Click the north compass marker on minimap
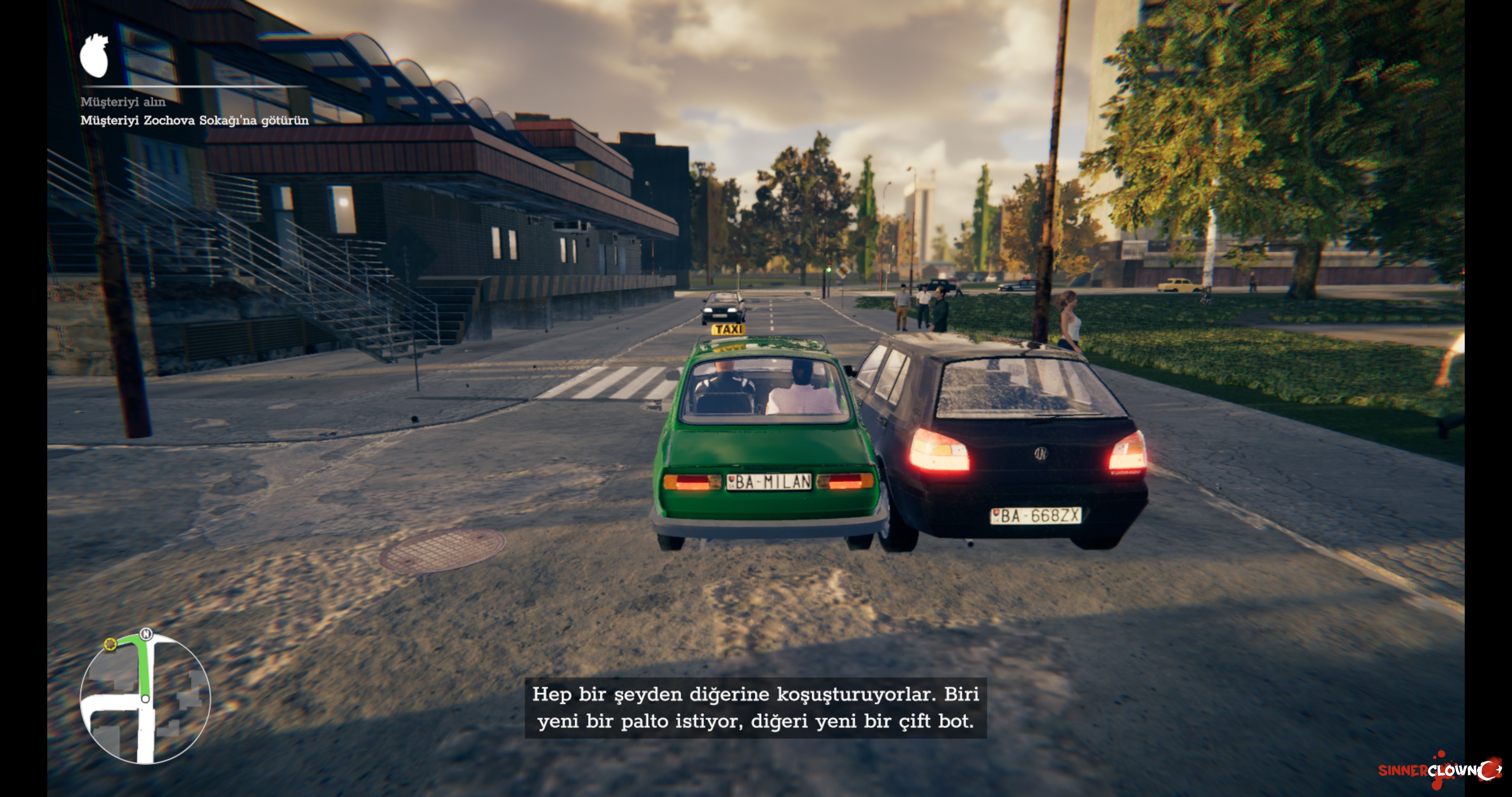This screenshot has height=797, width=1512. point(146,634)
